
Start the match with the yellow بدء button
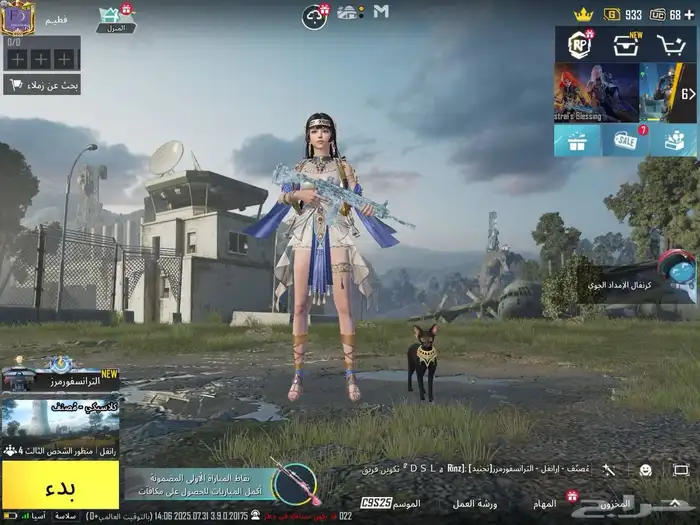click(60, 489)
